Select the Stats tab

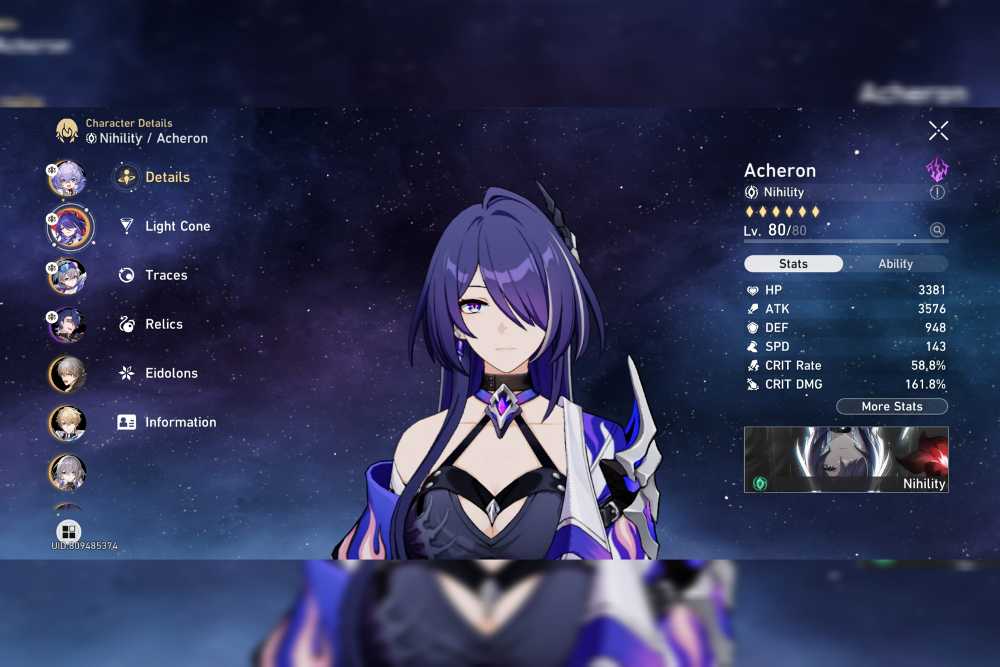793,264
